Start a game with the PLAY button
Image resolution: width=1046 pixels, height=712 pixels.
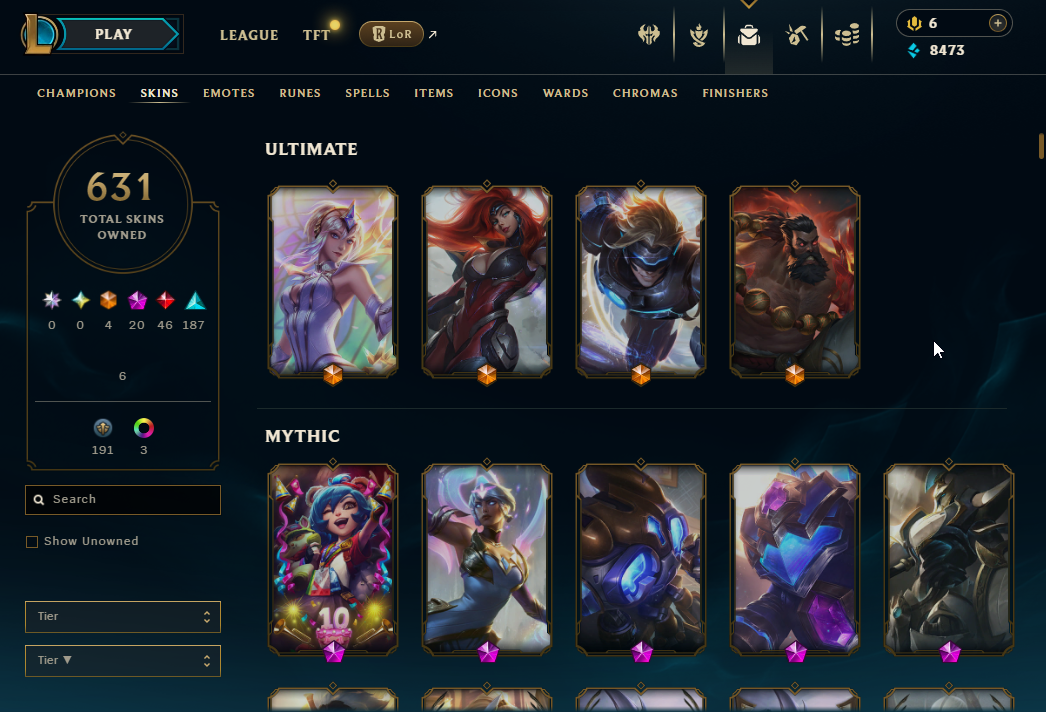(x=114, y=35)
